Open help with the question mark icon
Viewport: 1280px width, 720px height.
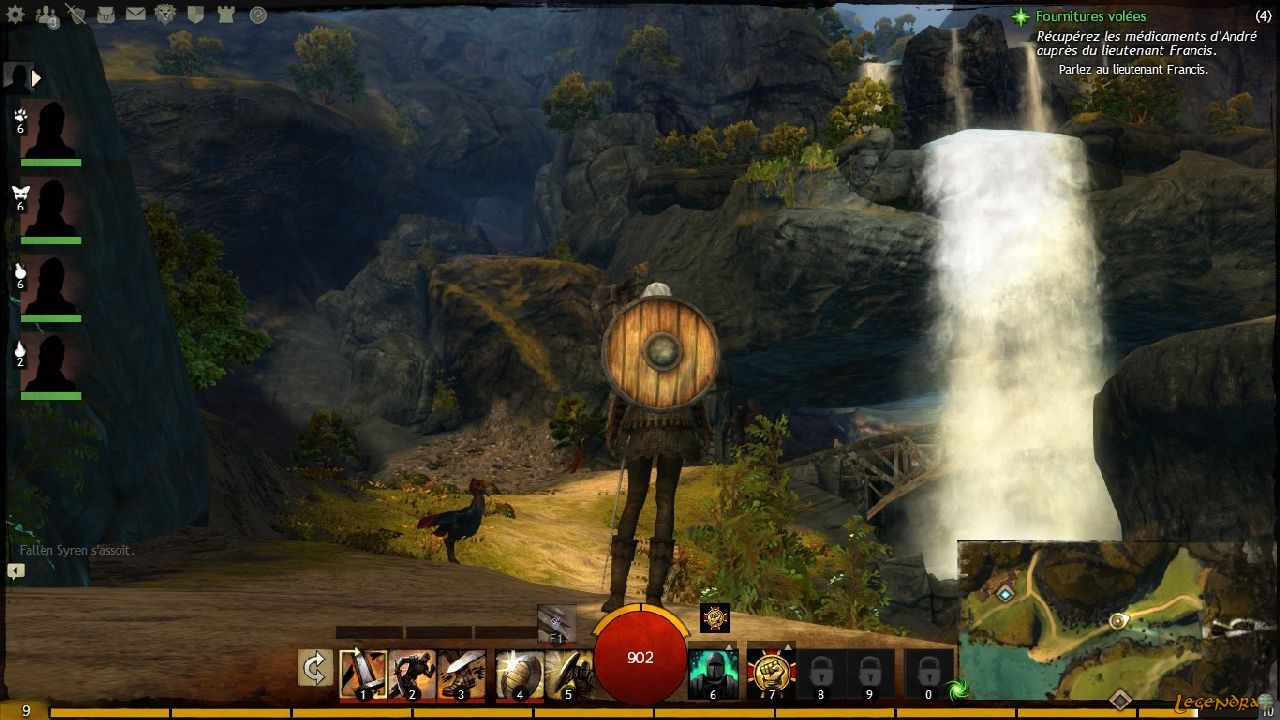pyautogui.click(x=258, y=14)
